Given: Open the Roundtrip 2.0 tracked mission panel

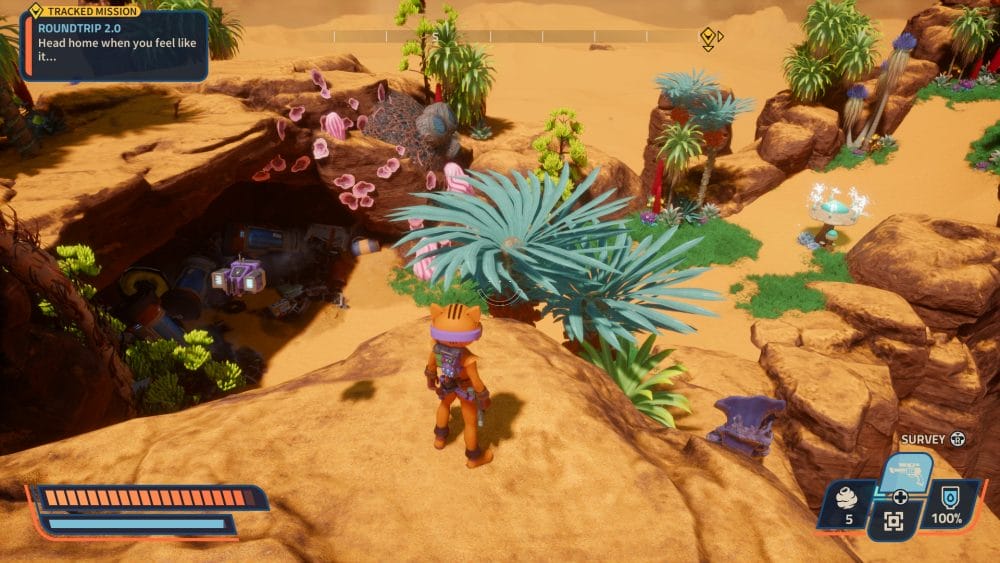Looking at the screenshot, I should [113, 44].
